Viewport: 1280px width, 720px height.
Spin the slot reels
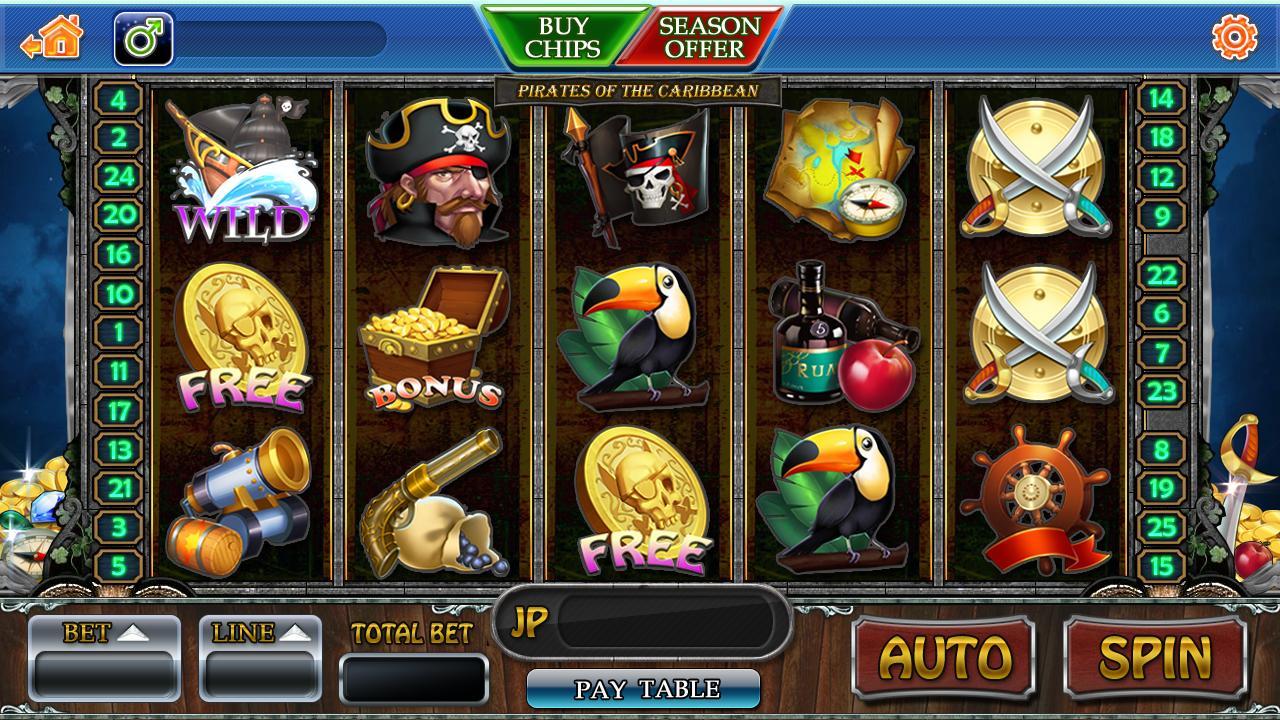coord(1155,657)
